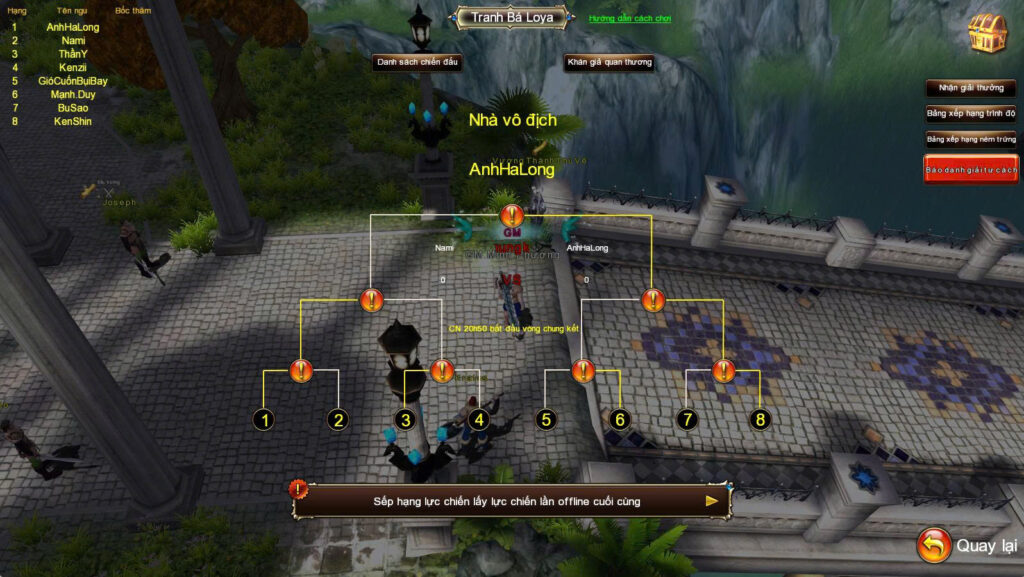The height and width of the screenshot is (577, 1024).
Task: Click the Khán giả quan thưởng button
Action: (x=609, y=62)
